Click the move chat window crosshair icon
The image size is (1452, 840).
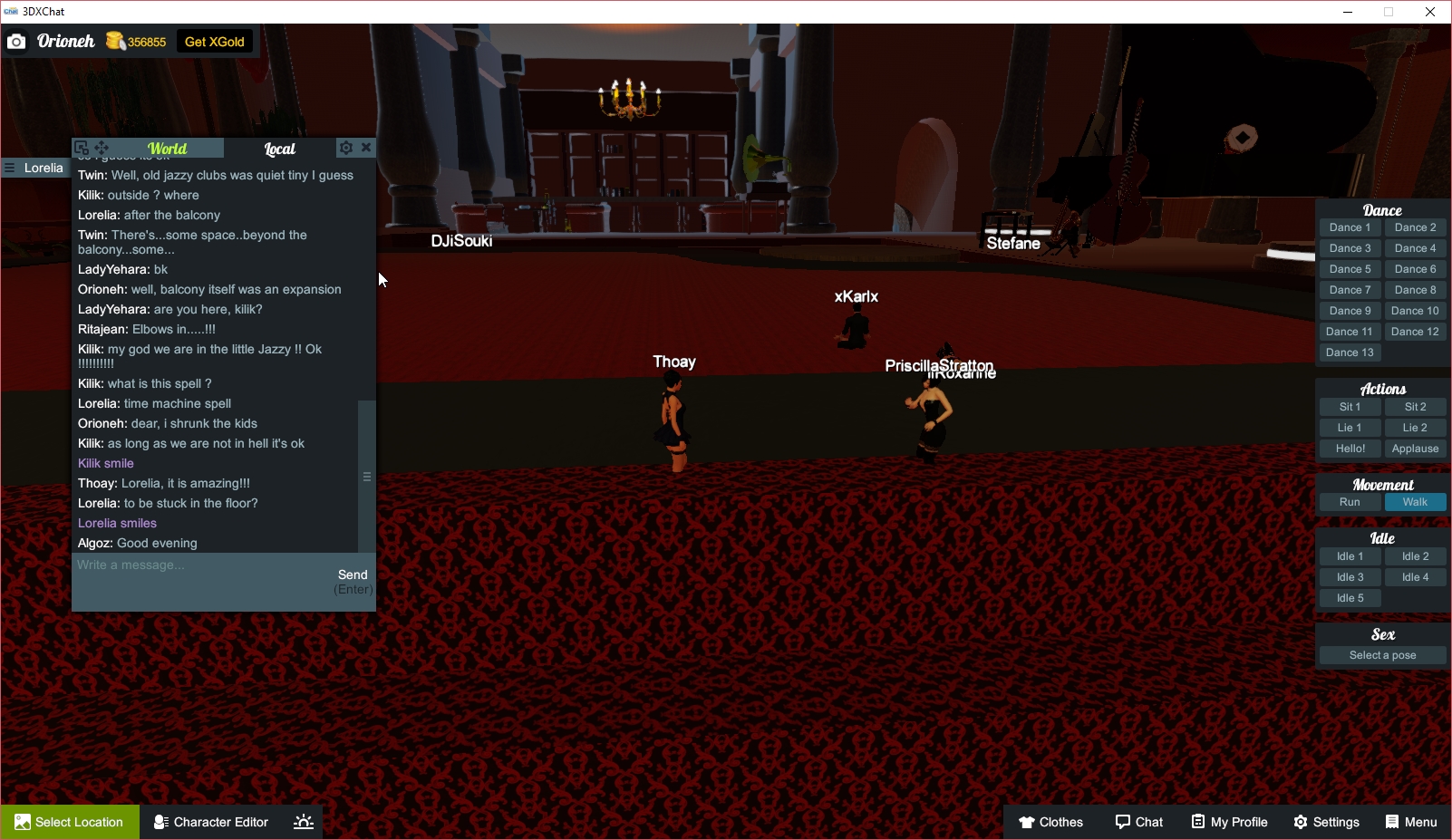[x=102, y=147]
